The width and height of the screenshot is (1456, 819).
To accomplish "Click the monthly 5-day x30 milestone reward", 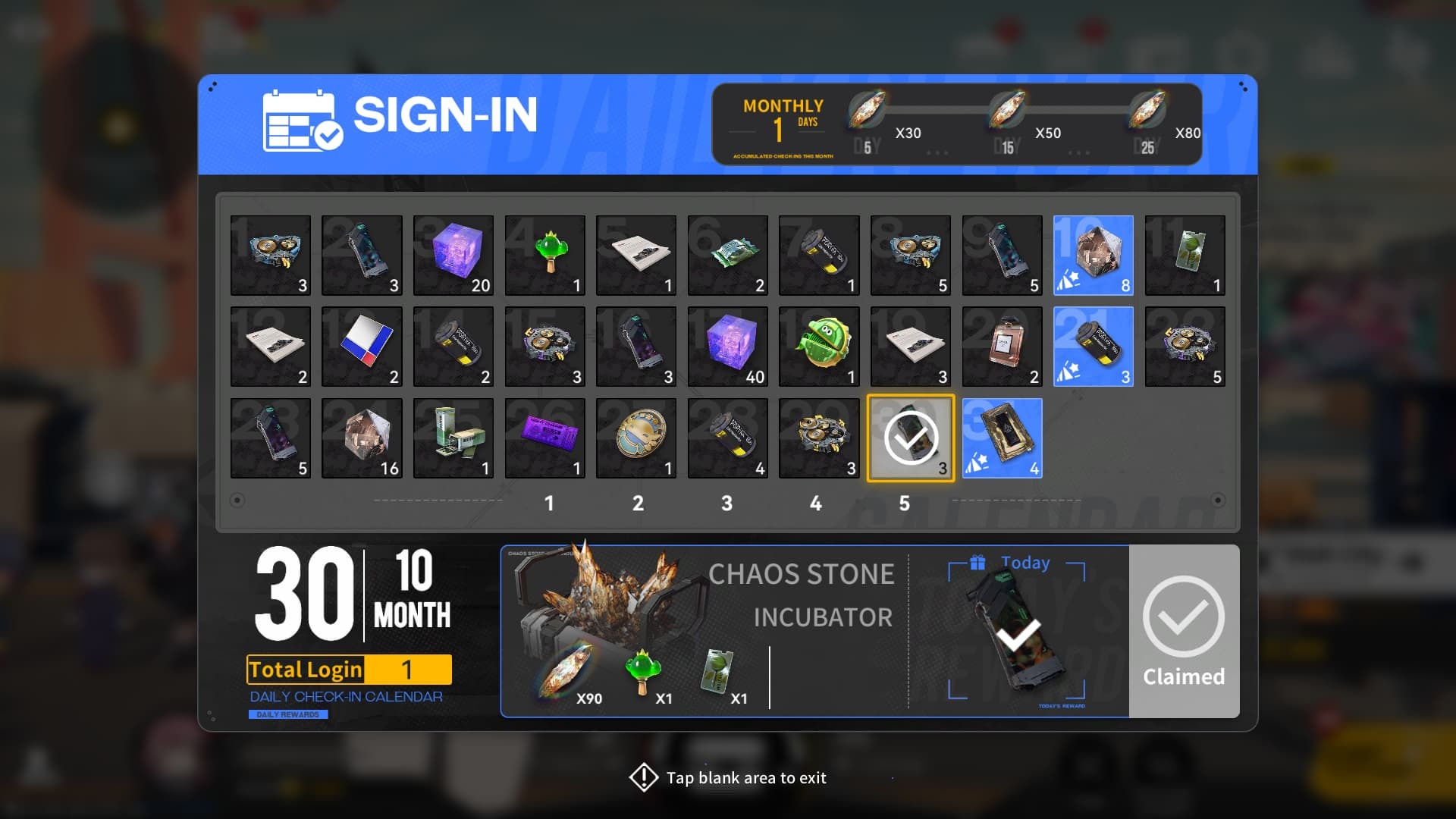I will (x=867, y=111).
